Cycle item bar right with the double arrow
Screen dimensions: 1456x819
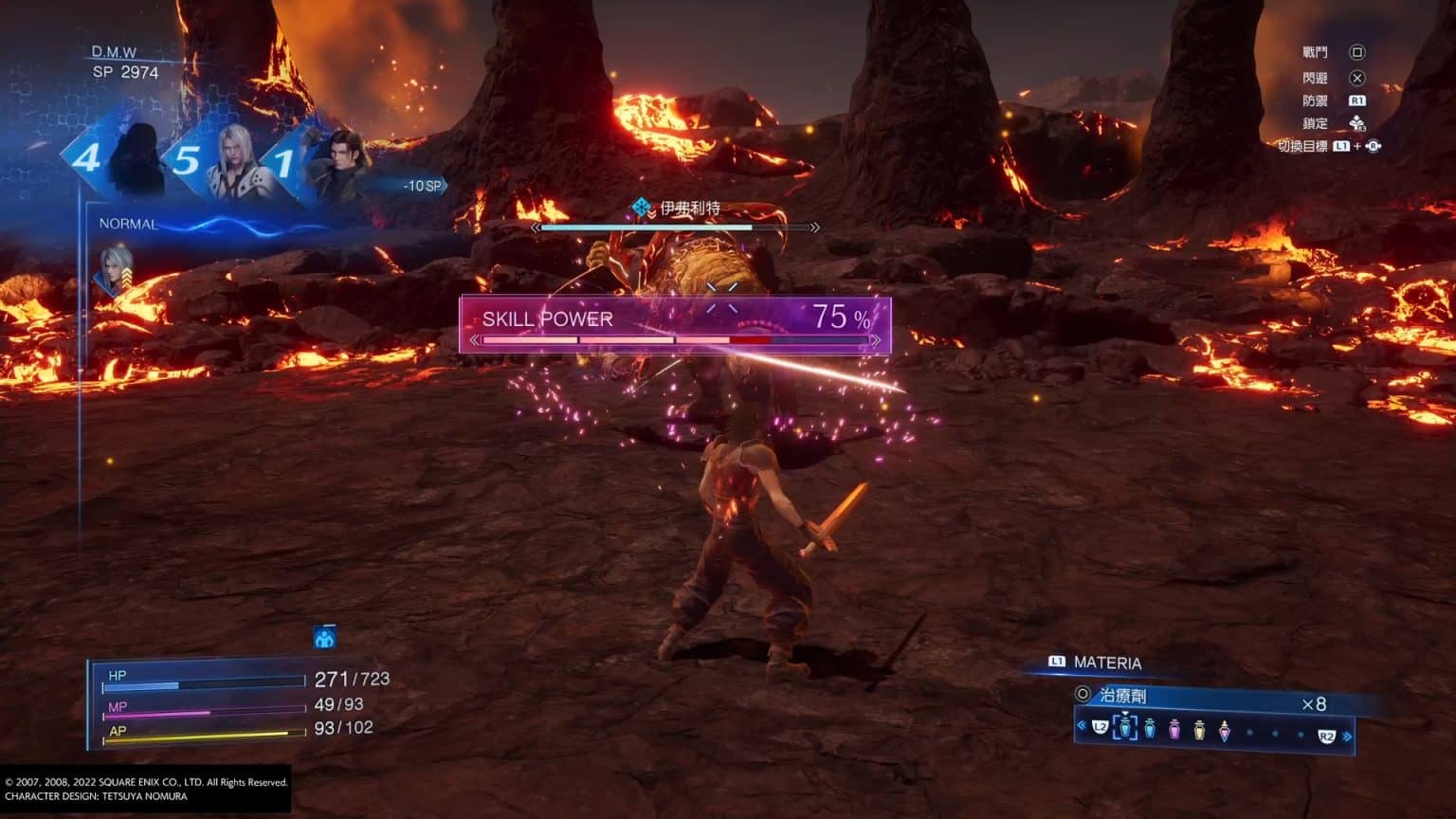tap(1347, 737)
